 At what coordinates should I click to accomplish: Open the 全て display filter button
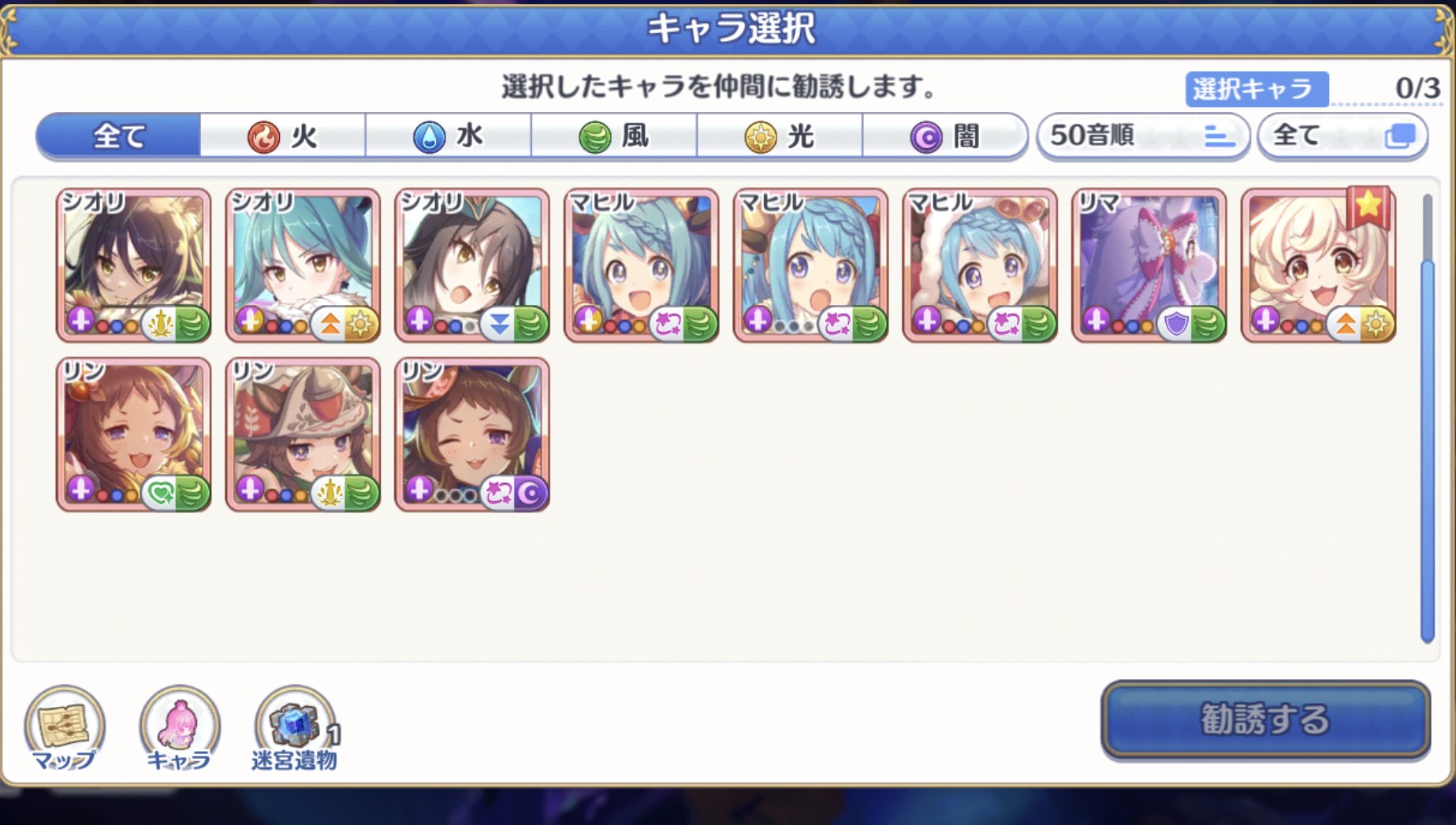1342,136
